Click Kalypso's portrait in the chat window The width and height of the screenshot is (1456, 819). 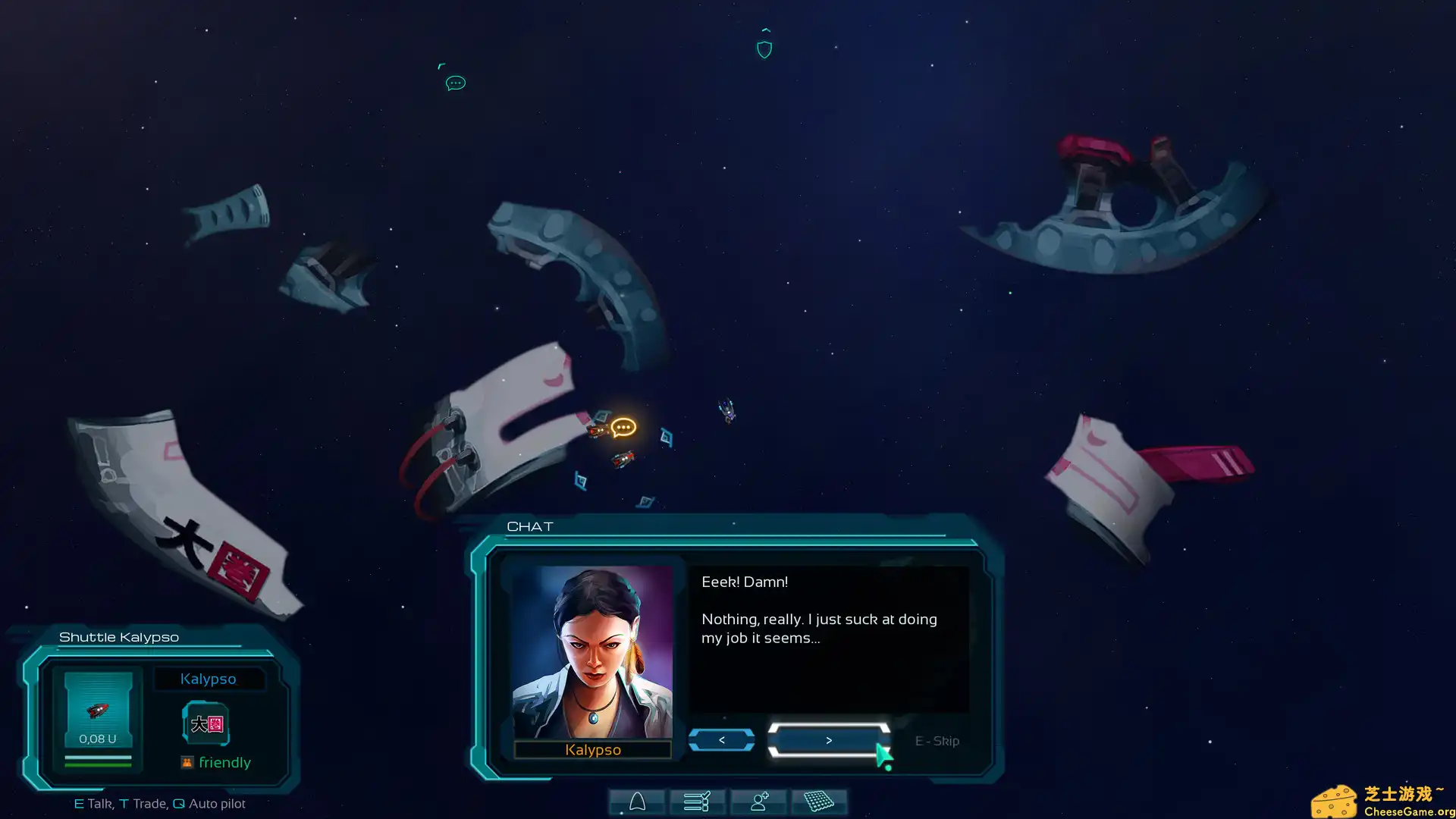[592, 652]
